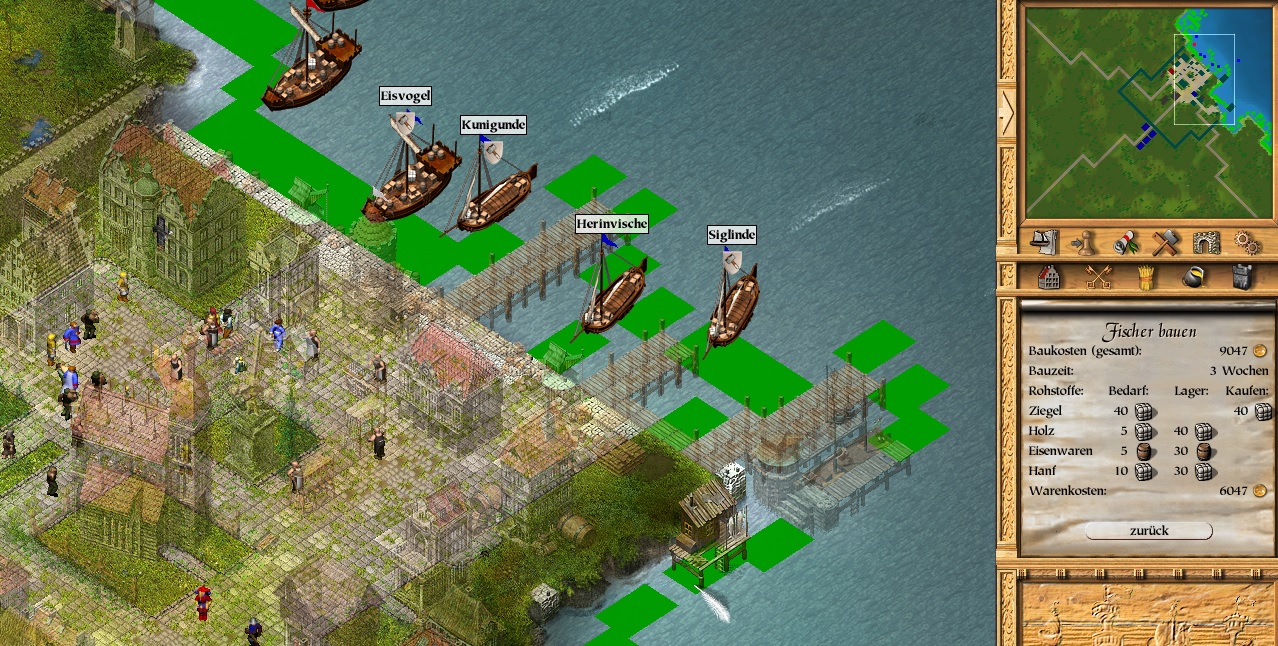Open the ship and papers icon
Viewport: 1278px width, 646px height.
[1044, 242]
